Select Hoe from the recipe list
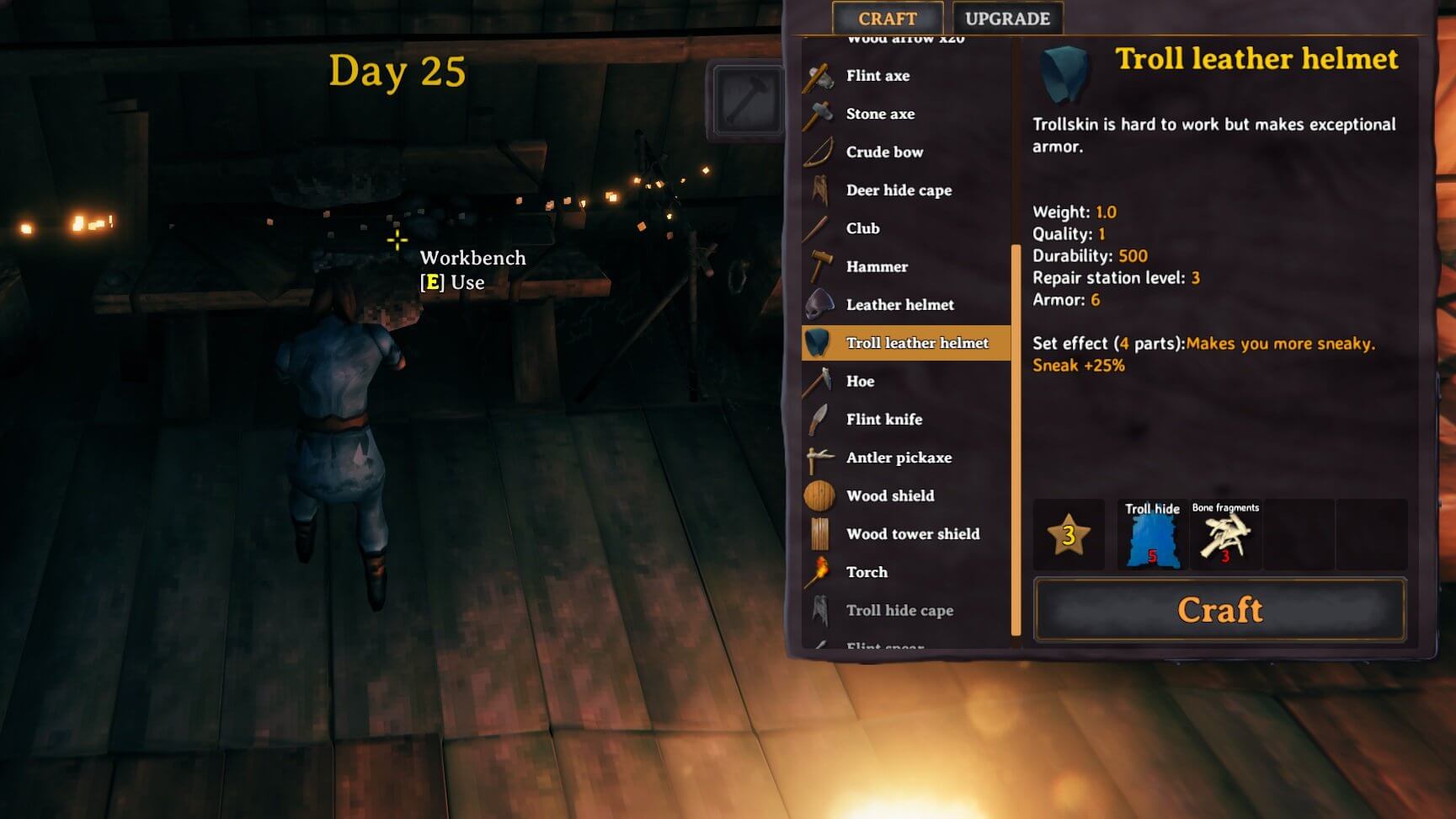This screenshot has width=1456, height=819. pos(860,381)
